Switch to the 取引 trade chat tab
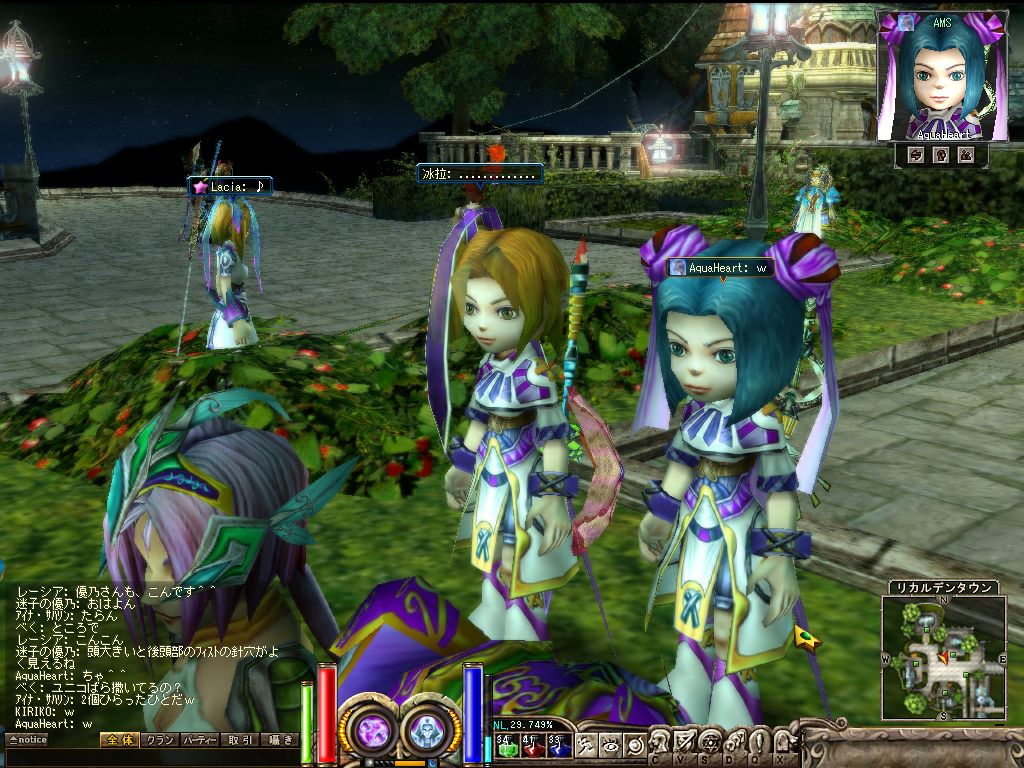Image resolution: width=1024 pixels, height=768 pixels. (x=240, y=740)
